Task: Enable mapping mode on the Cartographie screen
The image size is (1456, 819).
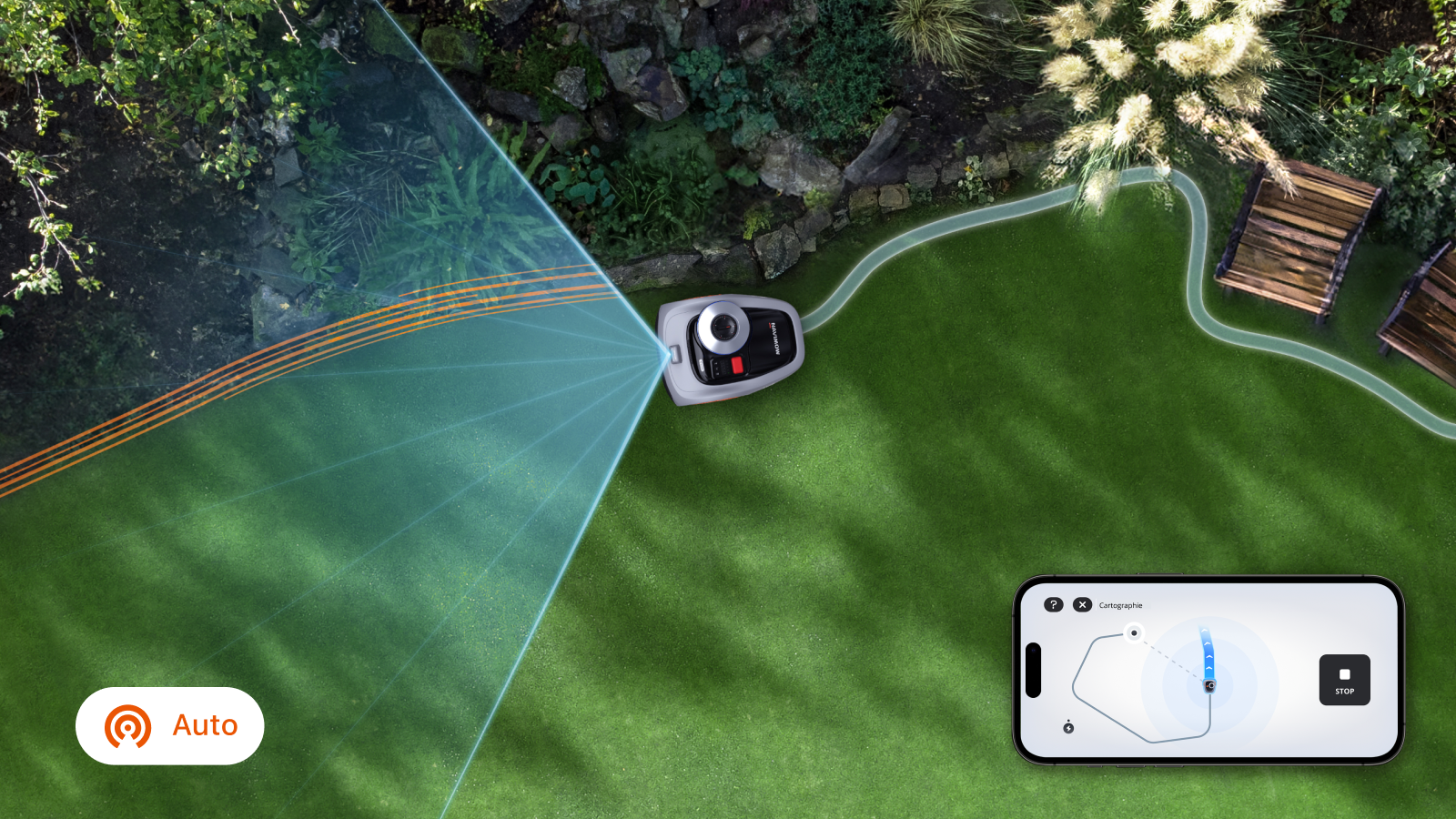Action: tap(1120, 605)
